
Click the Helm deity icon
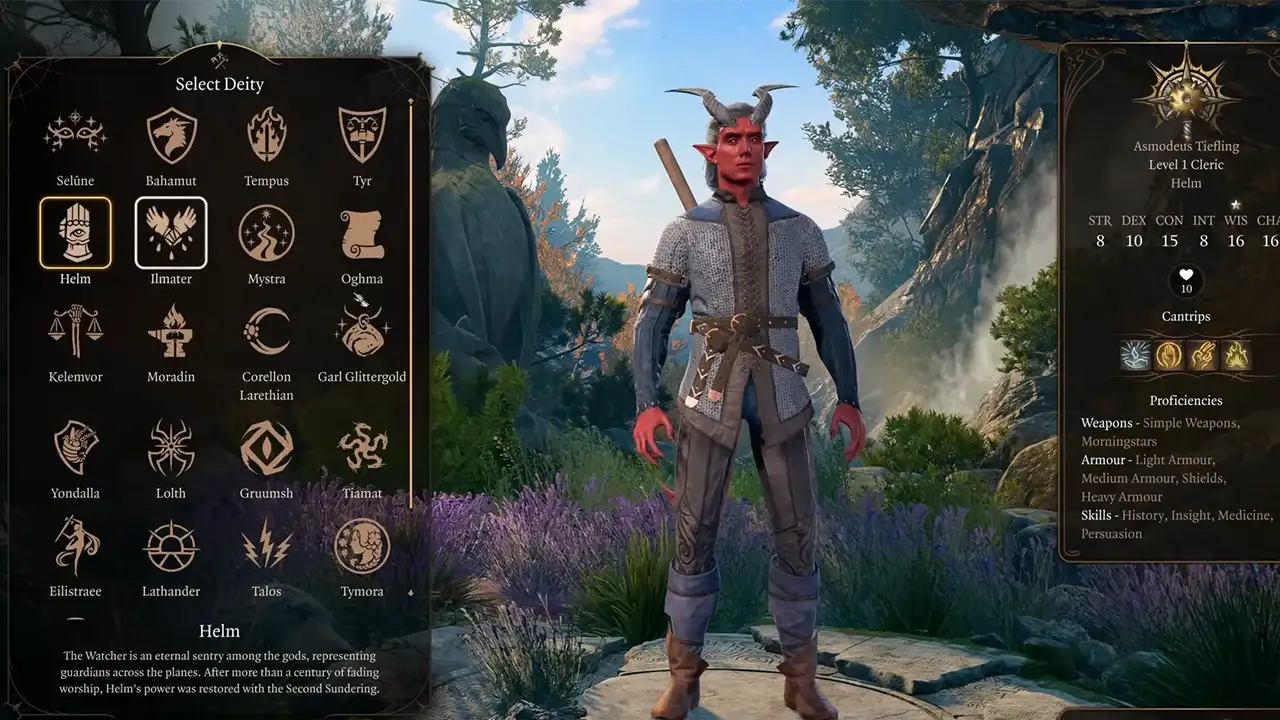(x=75, y=233)
